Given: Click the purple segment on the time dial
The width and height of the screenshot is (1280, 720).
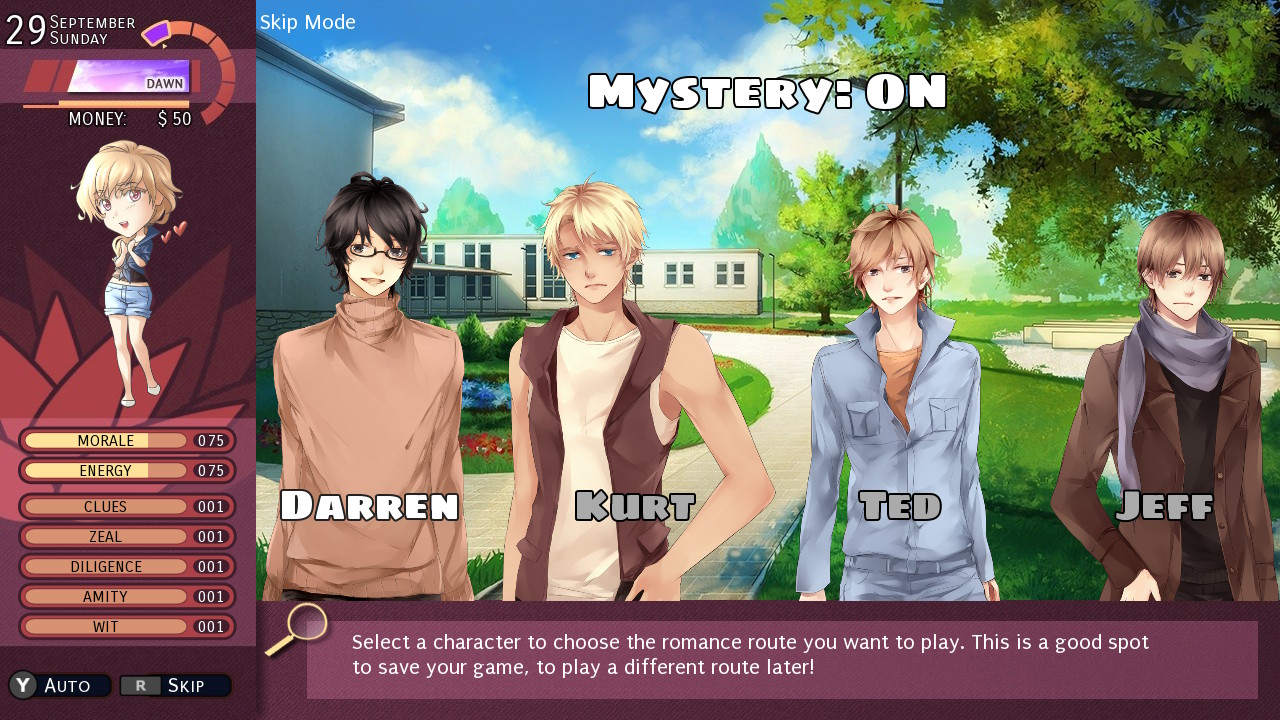Looking at the screenshot, I should tap(157, 33).
